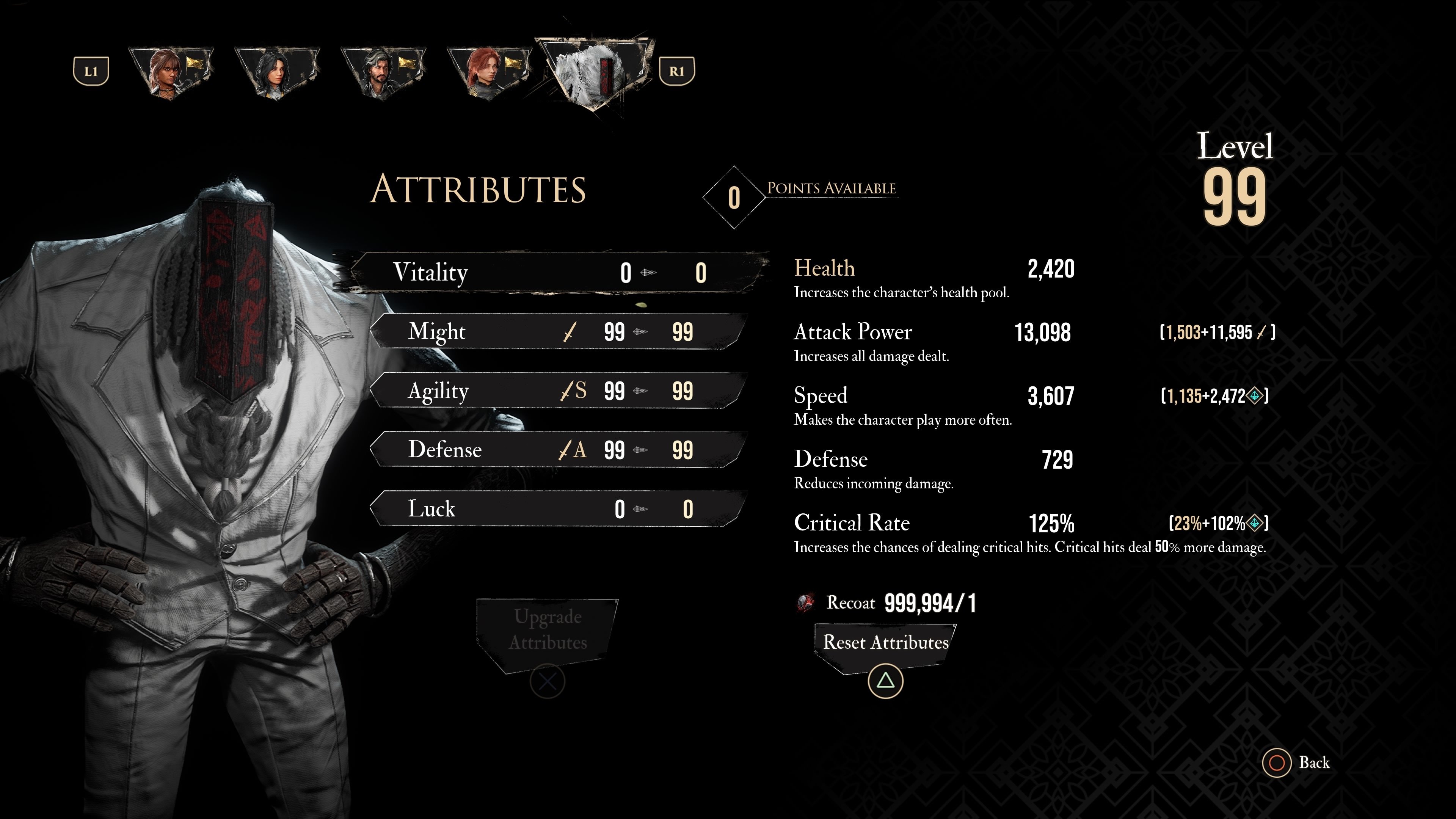1456x819 pixels.
Task: Choose the Might attribute row
Action: click(x=557, y=332)
